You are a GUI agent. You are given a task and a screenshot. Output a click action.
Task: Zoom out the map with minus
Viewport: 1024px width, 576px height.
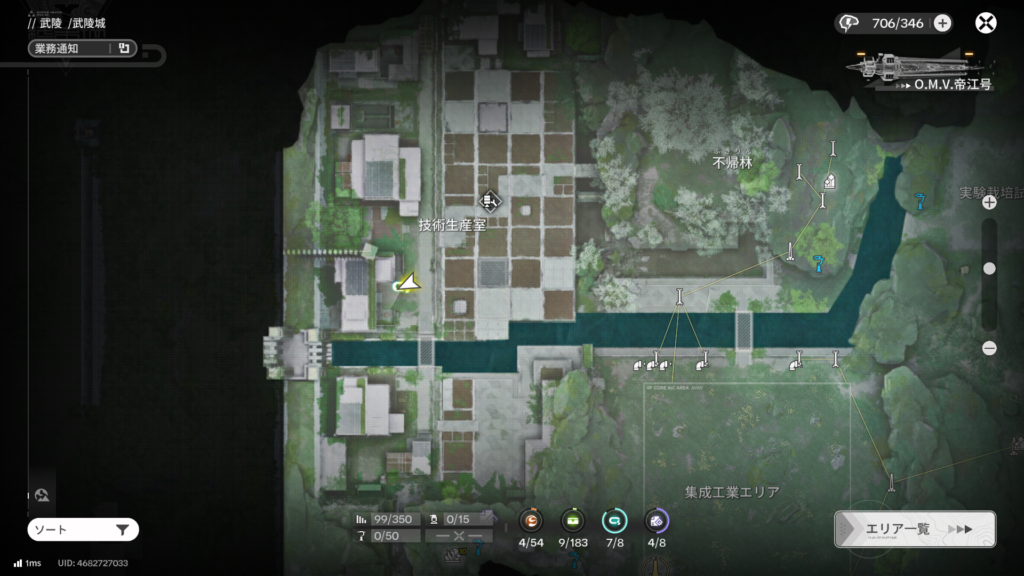coord(989,348)
